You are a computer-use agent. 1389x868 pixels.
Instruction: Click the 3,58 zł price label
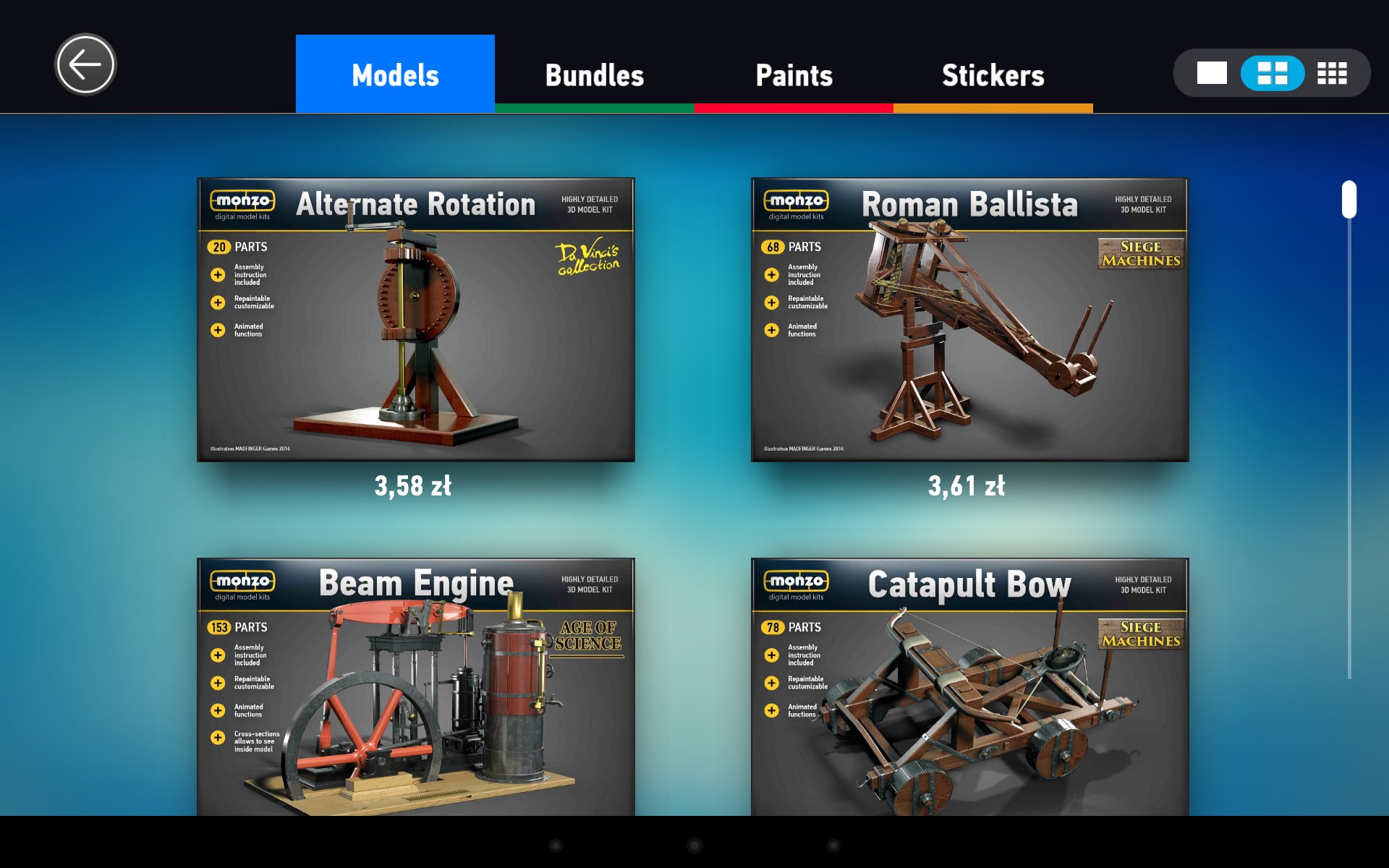coord(413,486)
